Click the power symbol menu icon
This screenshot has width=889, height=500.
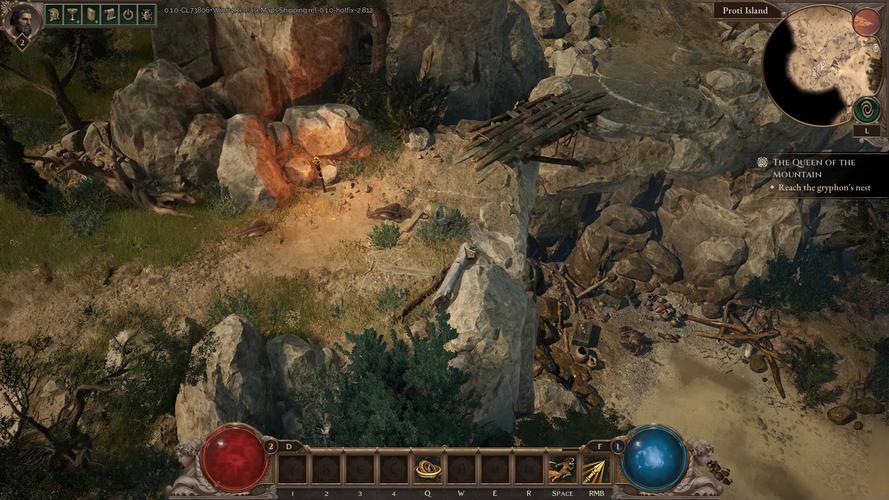(x=127, y=15)
